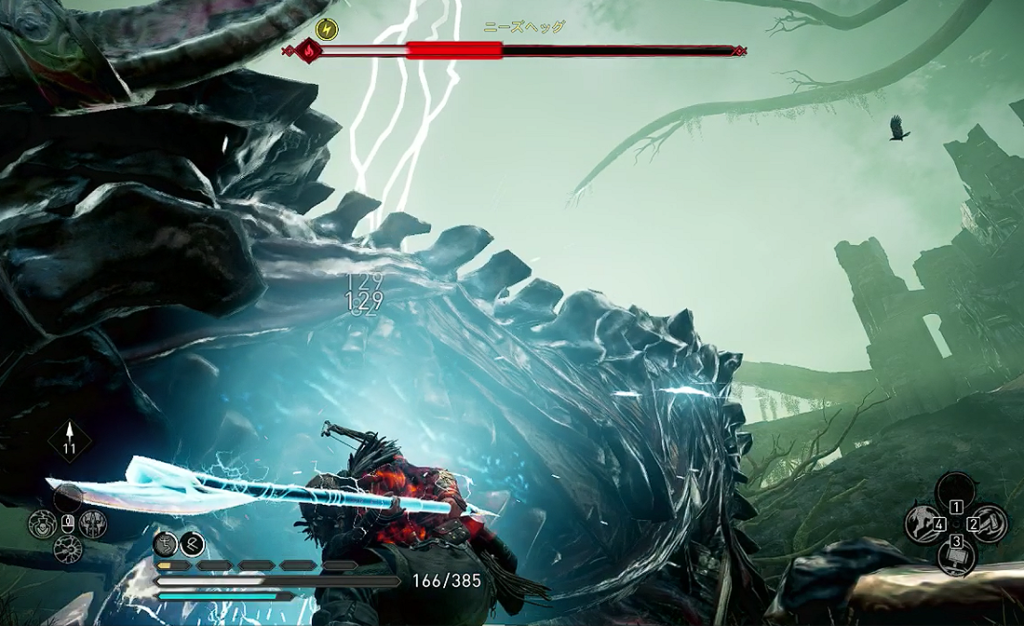Click the yellow lightning status icon on boss bar
1024x626 pixels.
326,28
